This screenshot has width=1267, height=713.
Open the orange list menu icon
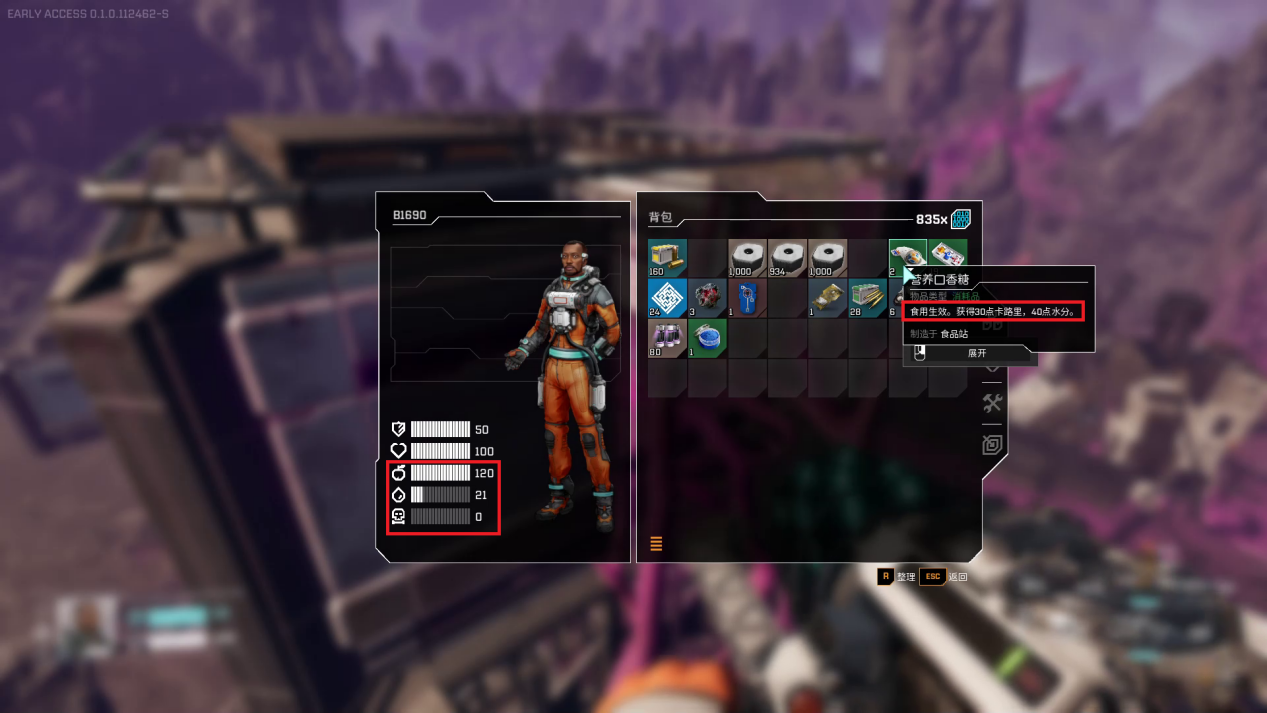(x=657, y=544)
